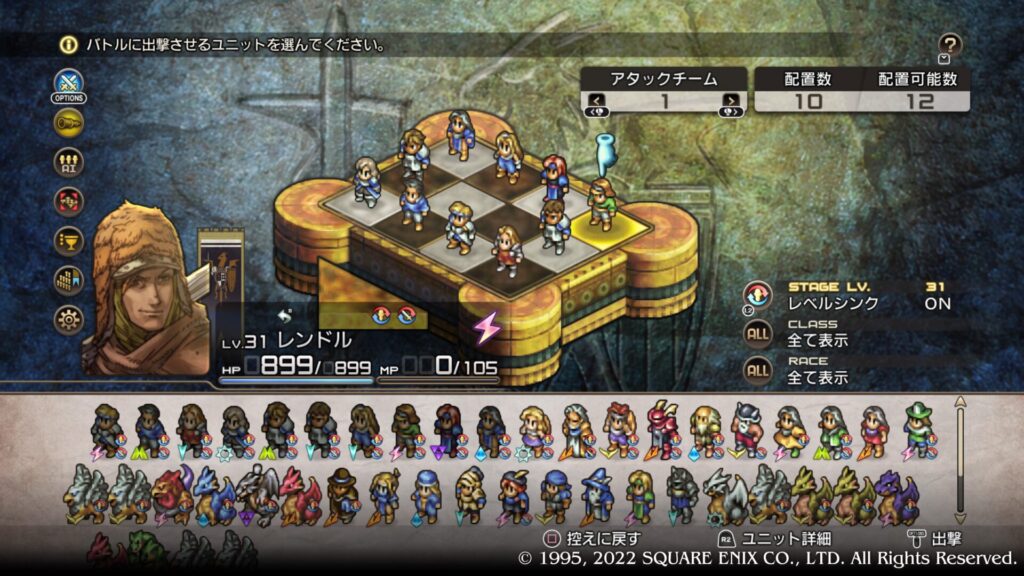Open the AI settings icon
The image size is (1024, 576).
[69, 162]
